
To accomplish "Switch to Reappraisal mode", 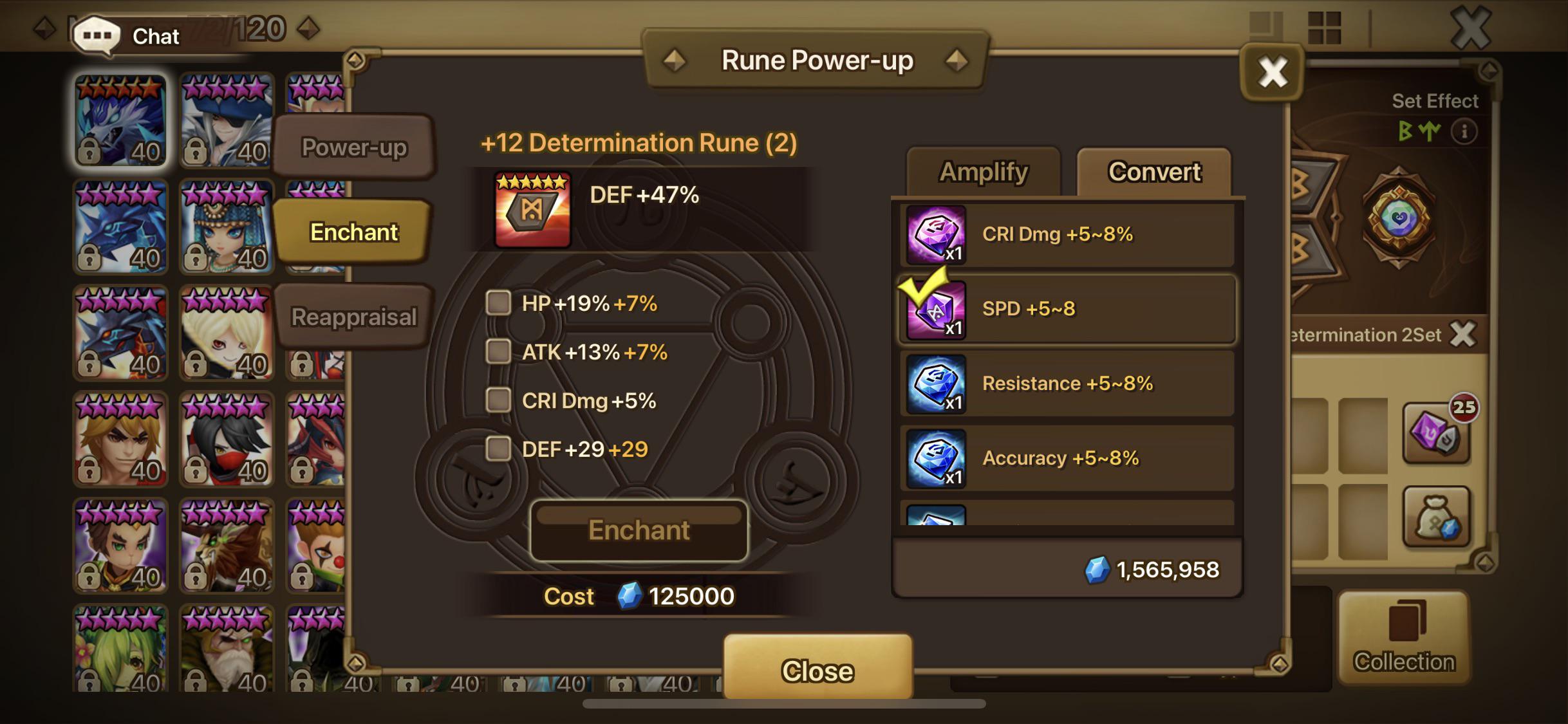I will tap(353, 315).
